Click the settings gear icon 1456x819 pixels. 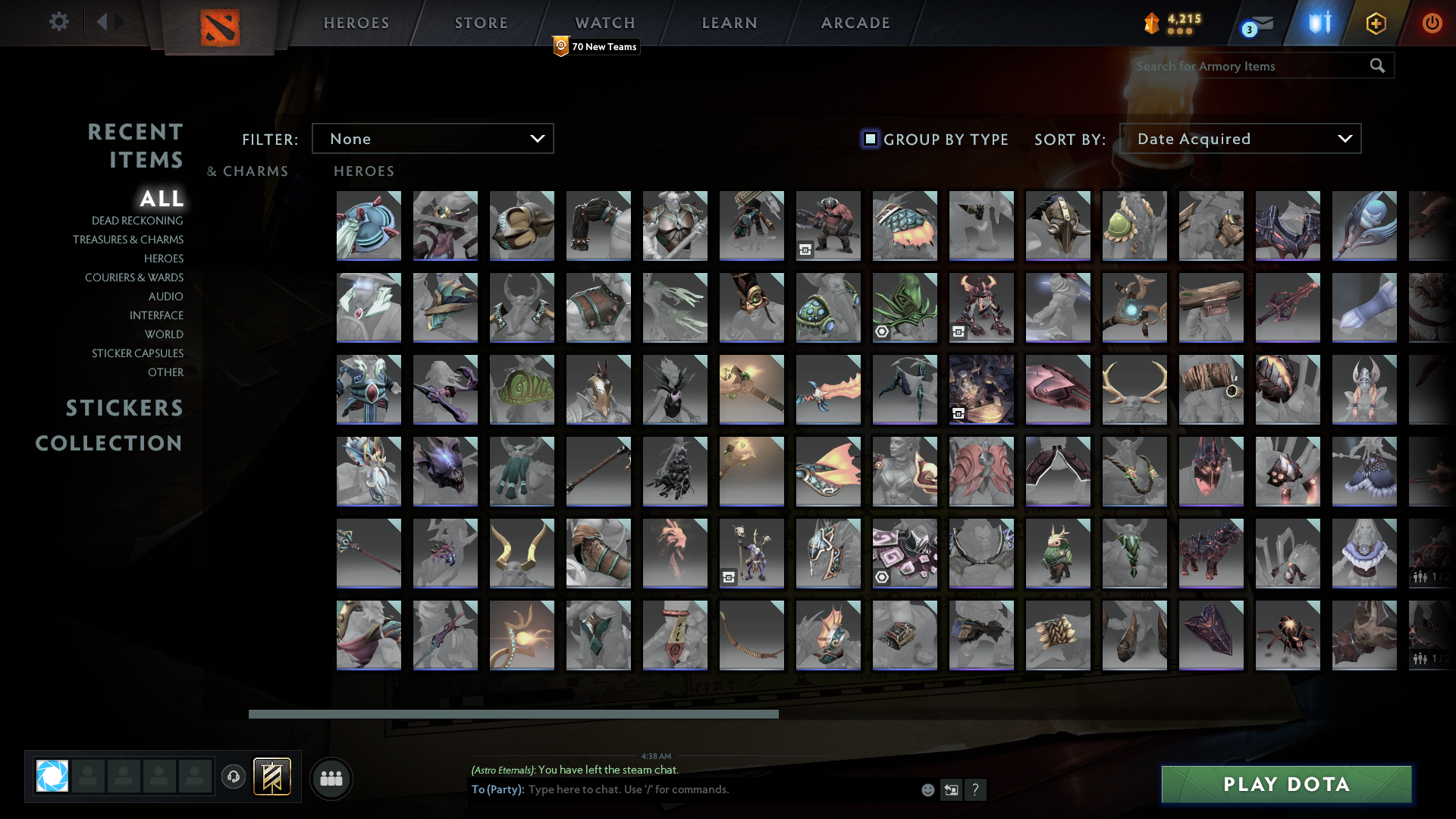[59, 22]
